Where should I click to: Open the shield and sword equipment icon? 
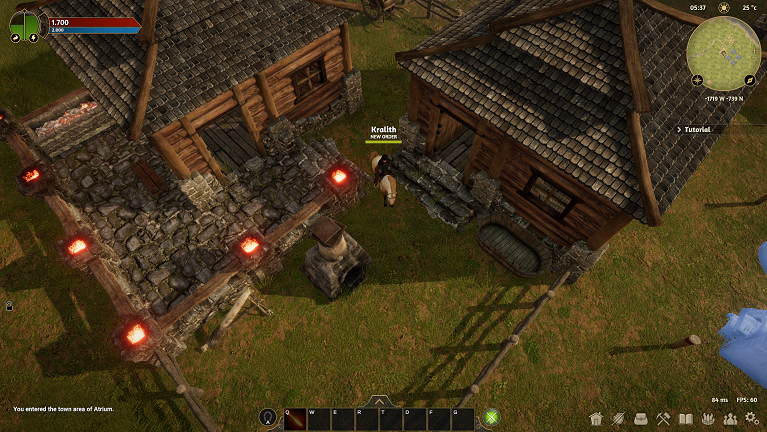[x=619, y=418]
